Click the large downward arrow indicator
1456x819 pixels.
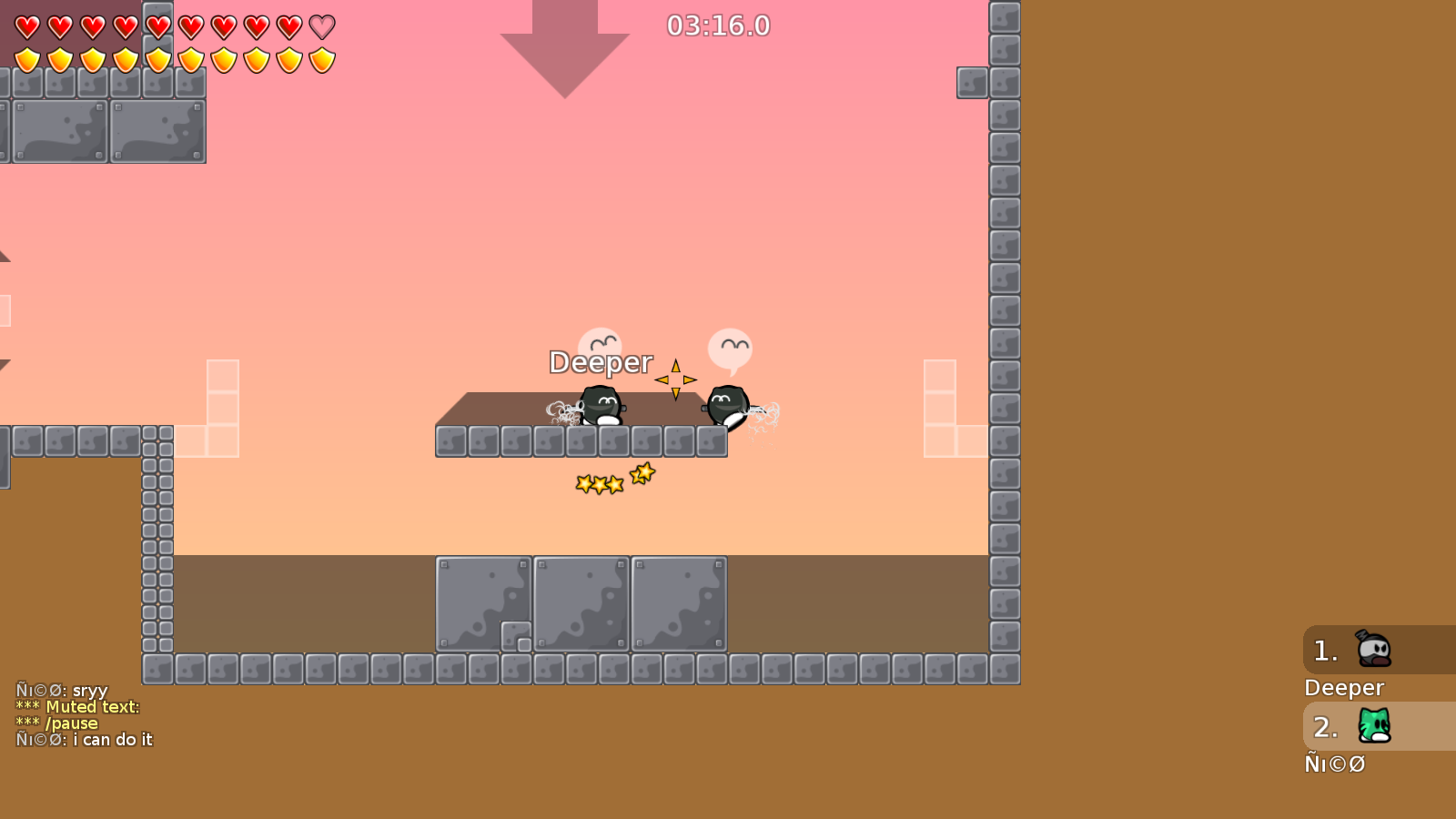click(x=564, y=45)
